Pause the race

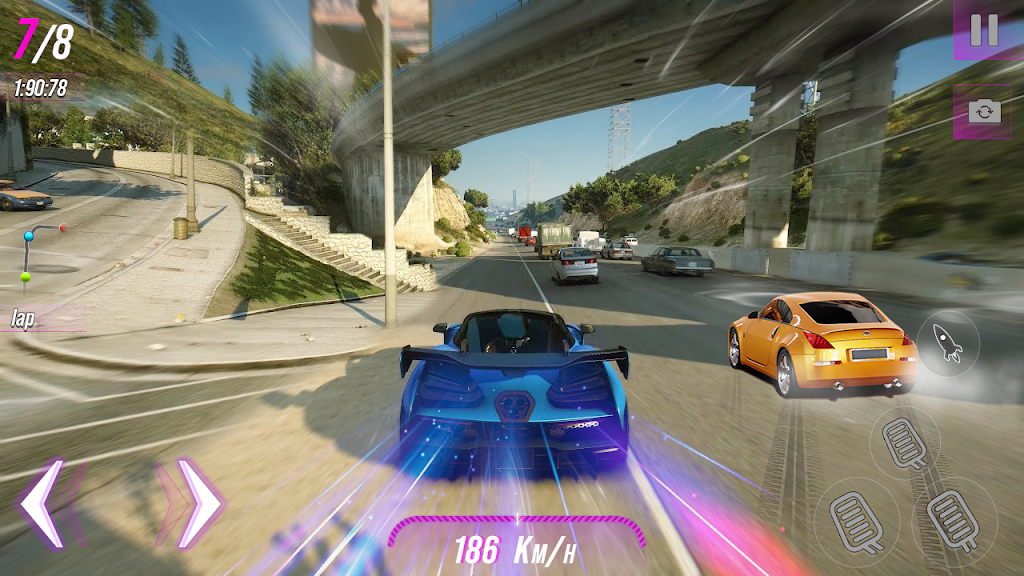tap(984, 30)
